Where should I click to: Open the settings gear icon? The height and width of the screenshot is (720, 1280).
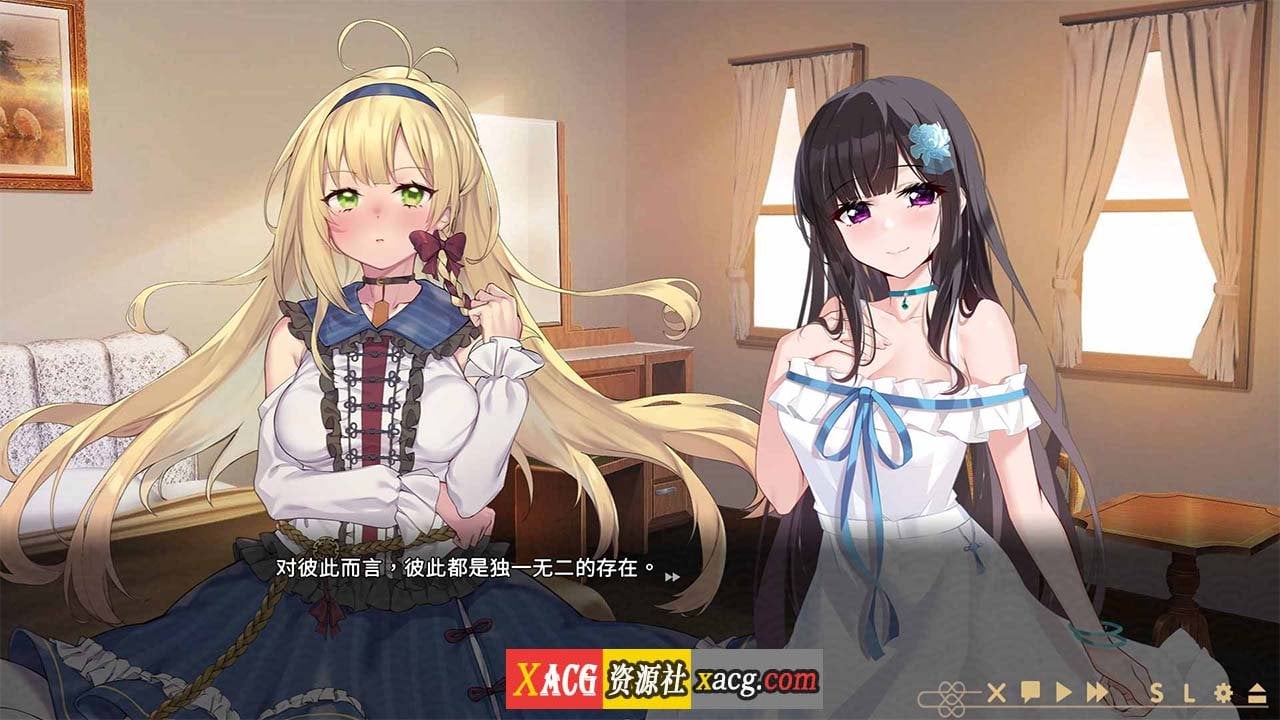click(x=1222, y=693)
